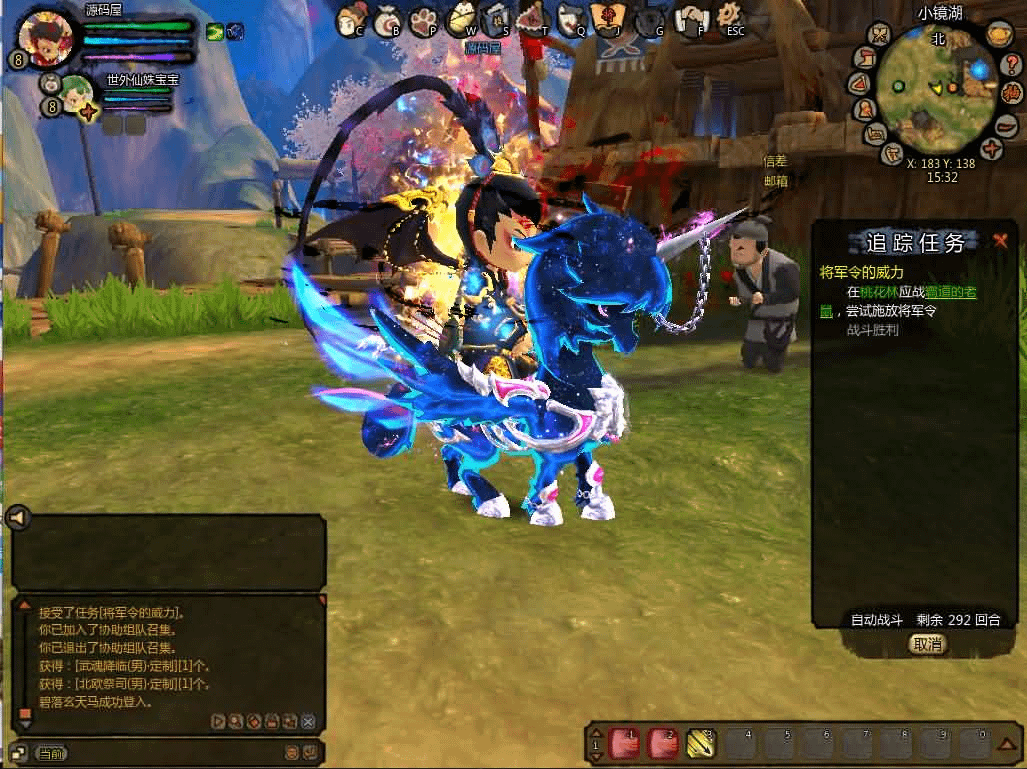Click the minimap zoom-in plus button
This screenshot has width=1027, height=769.
pyautogui.click(x=990, y=149)
